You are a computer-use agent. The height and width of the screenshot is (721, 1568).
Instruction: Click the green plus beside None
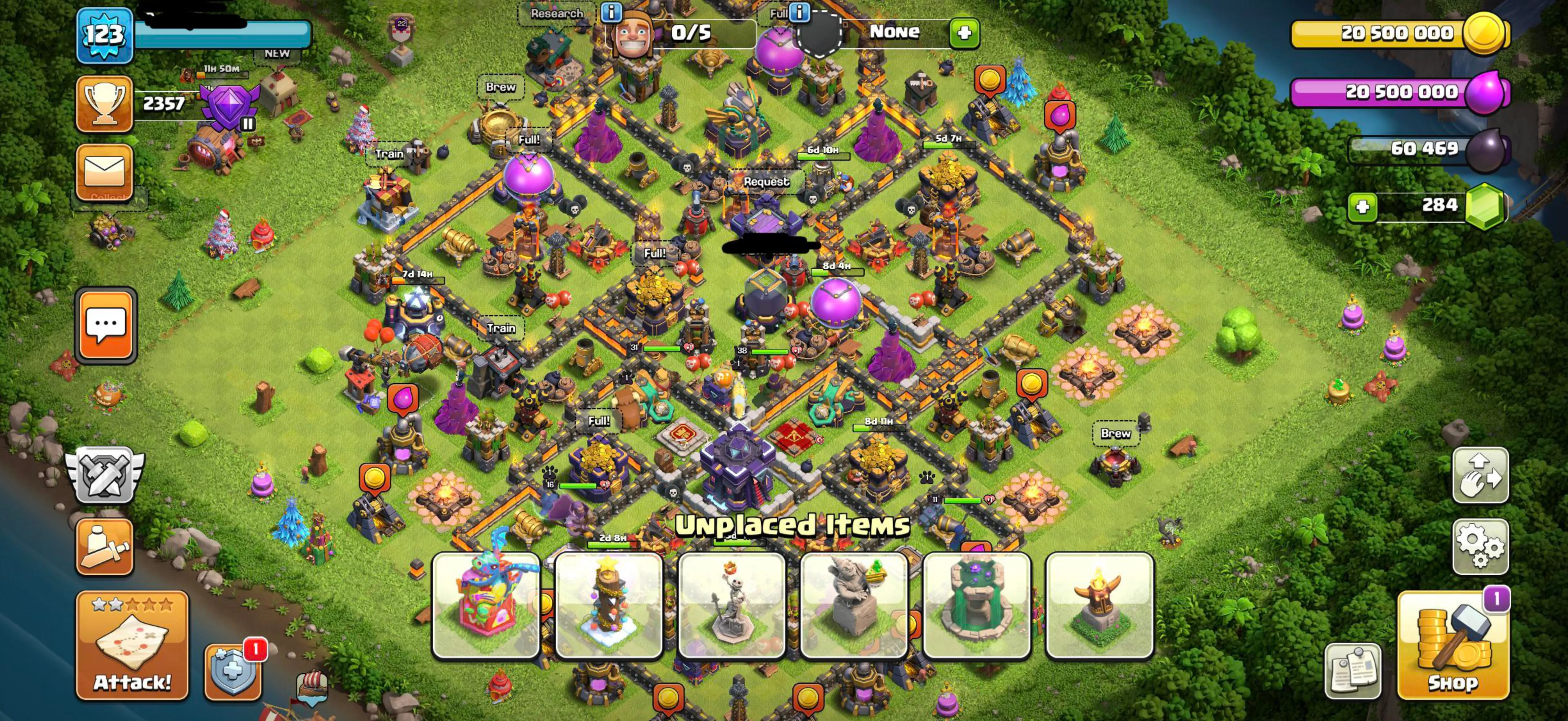pyautogui.click(x=964, y=33)
